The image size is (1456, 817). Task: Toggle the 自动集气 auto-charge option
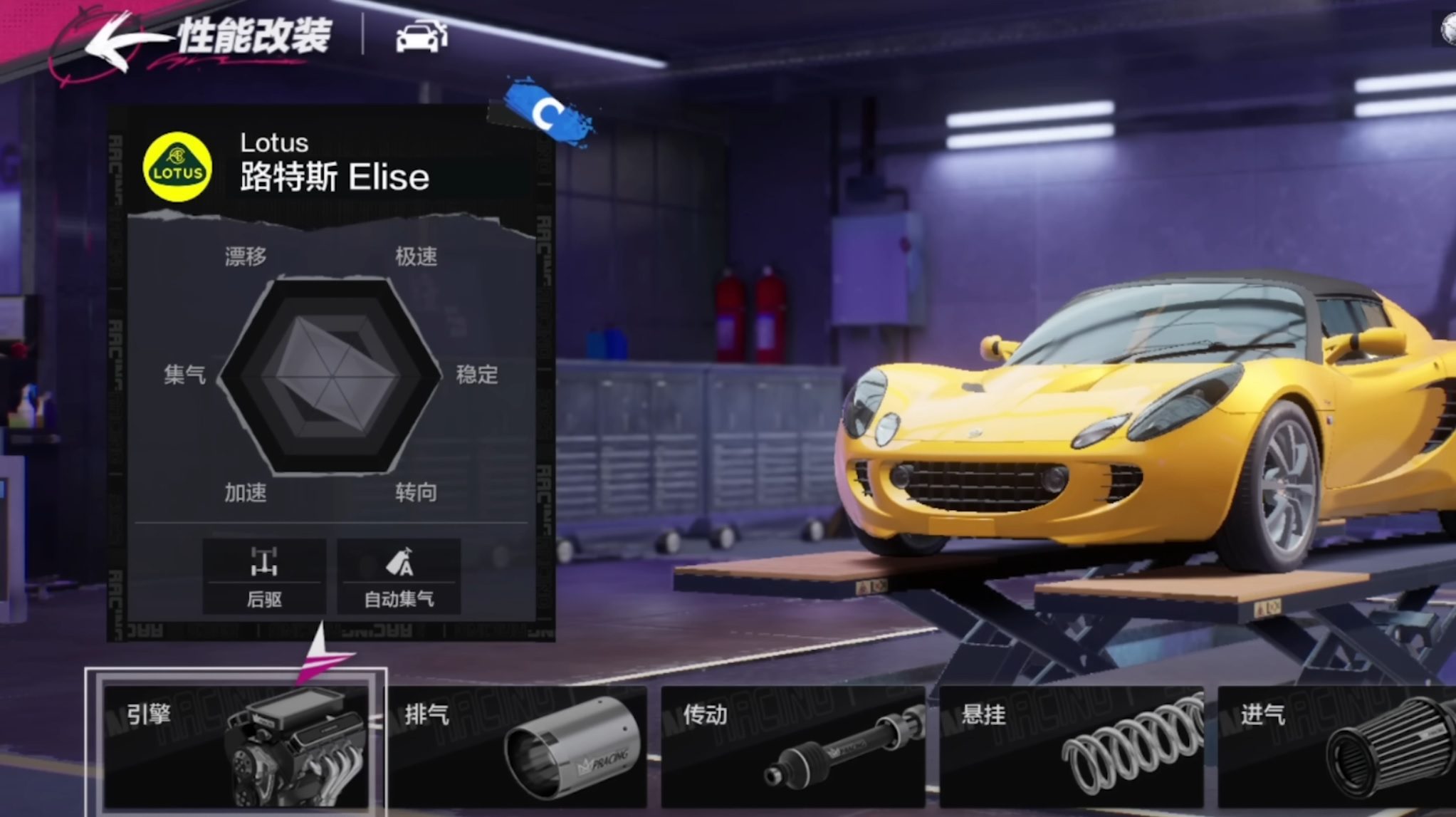click(399, 576)
